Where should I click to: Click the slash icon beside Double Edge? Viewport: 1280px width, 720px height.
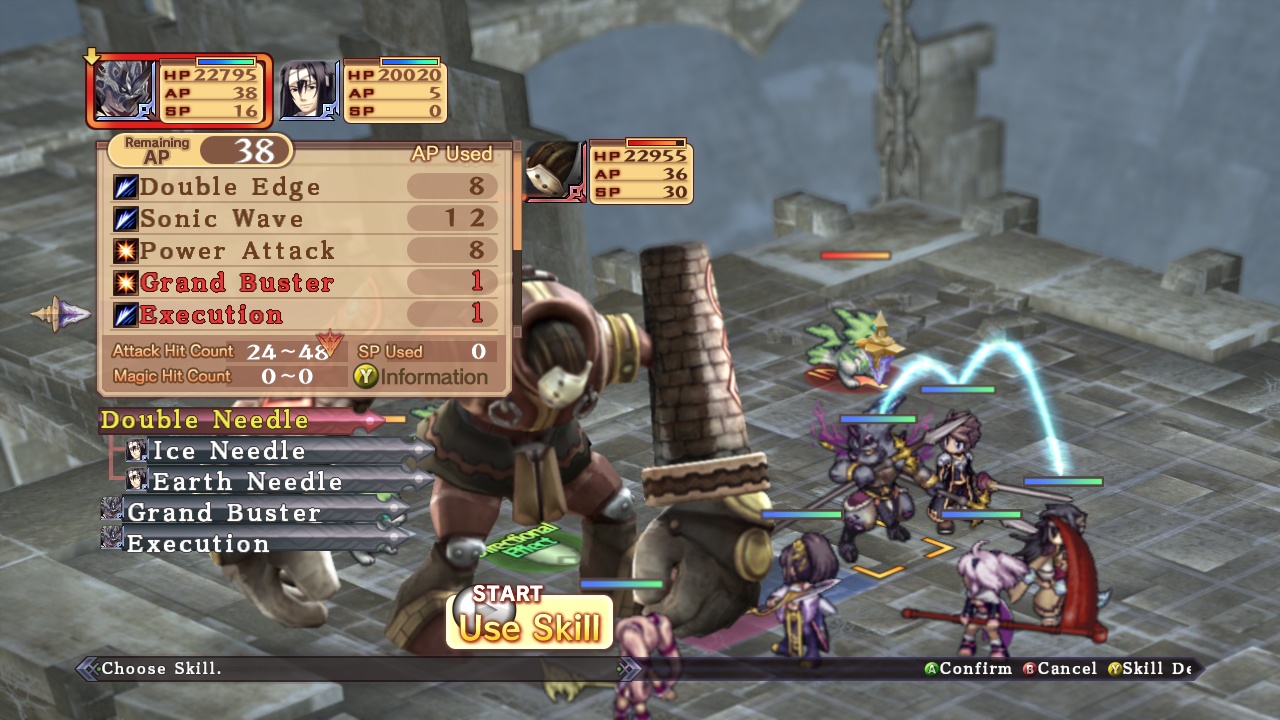point(125,186)
